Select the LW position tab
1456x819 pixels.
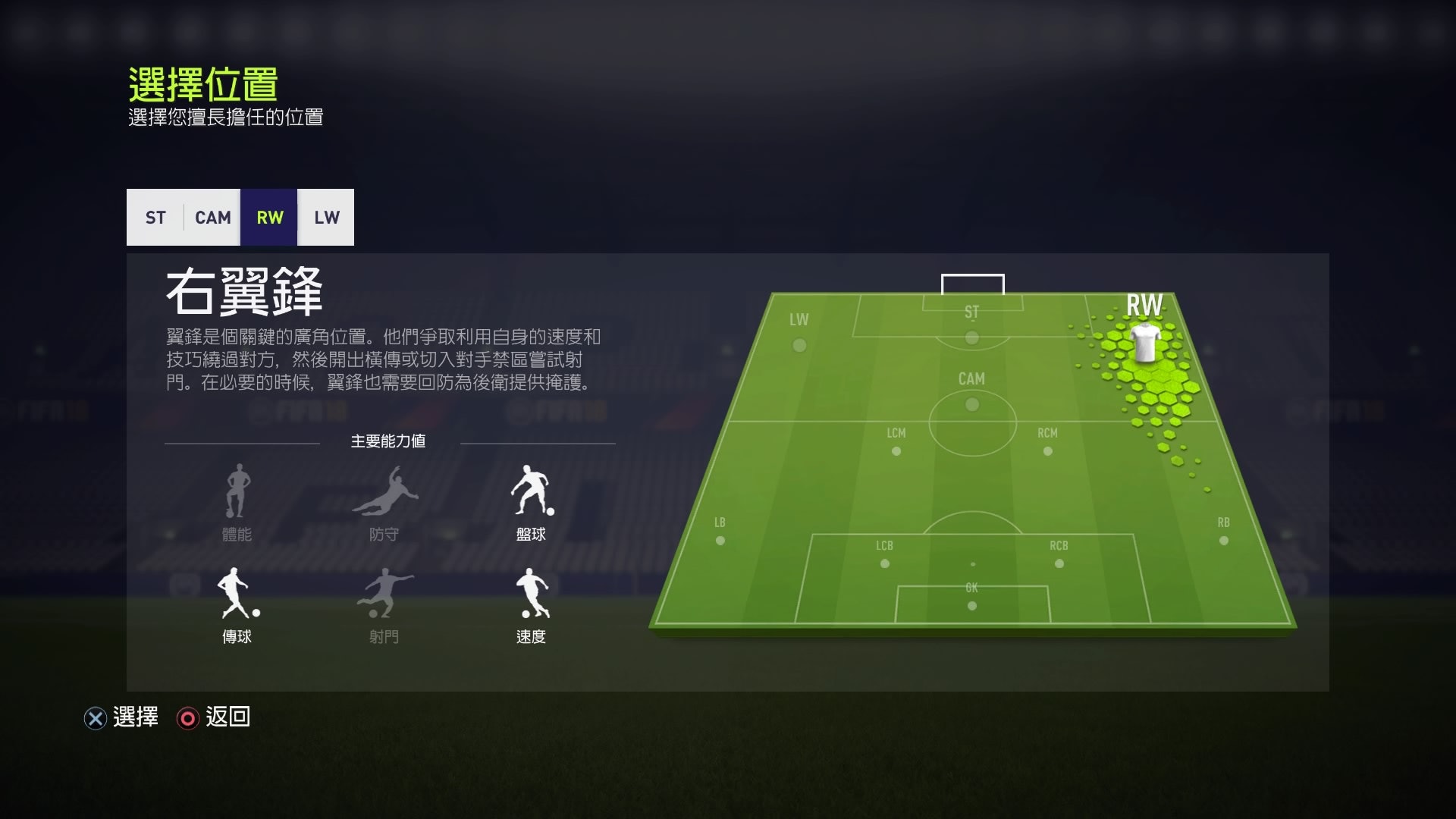pos(326,218)
